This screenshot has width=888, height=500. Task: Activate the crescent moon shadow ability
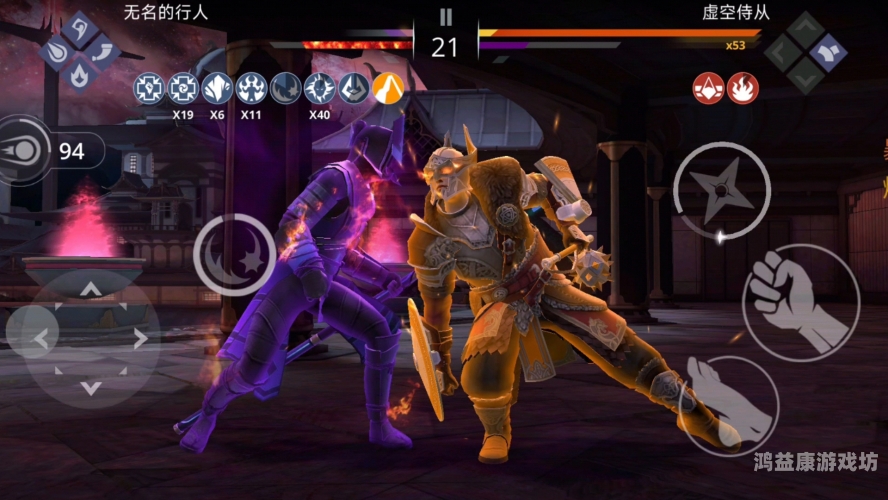[234, 254]
